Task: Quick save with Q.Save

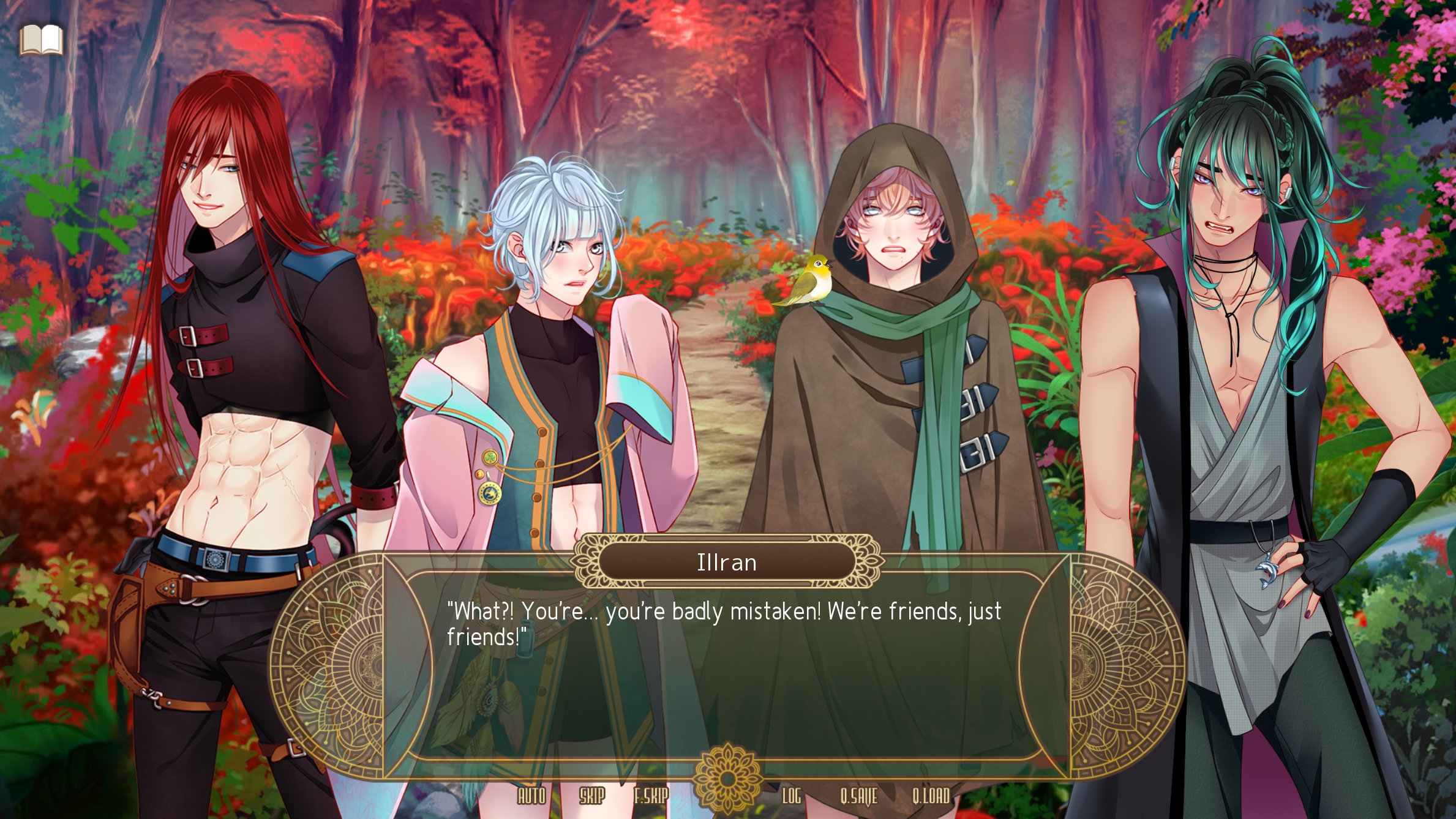Action: (858, 796)
